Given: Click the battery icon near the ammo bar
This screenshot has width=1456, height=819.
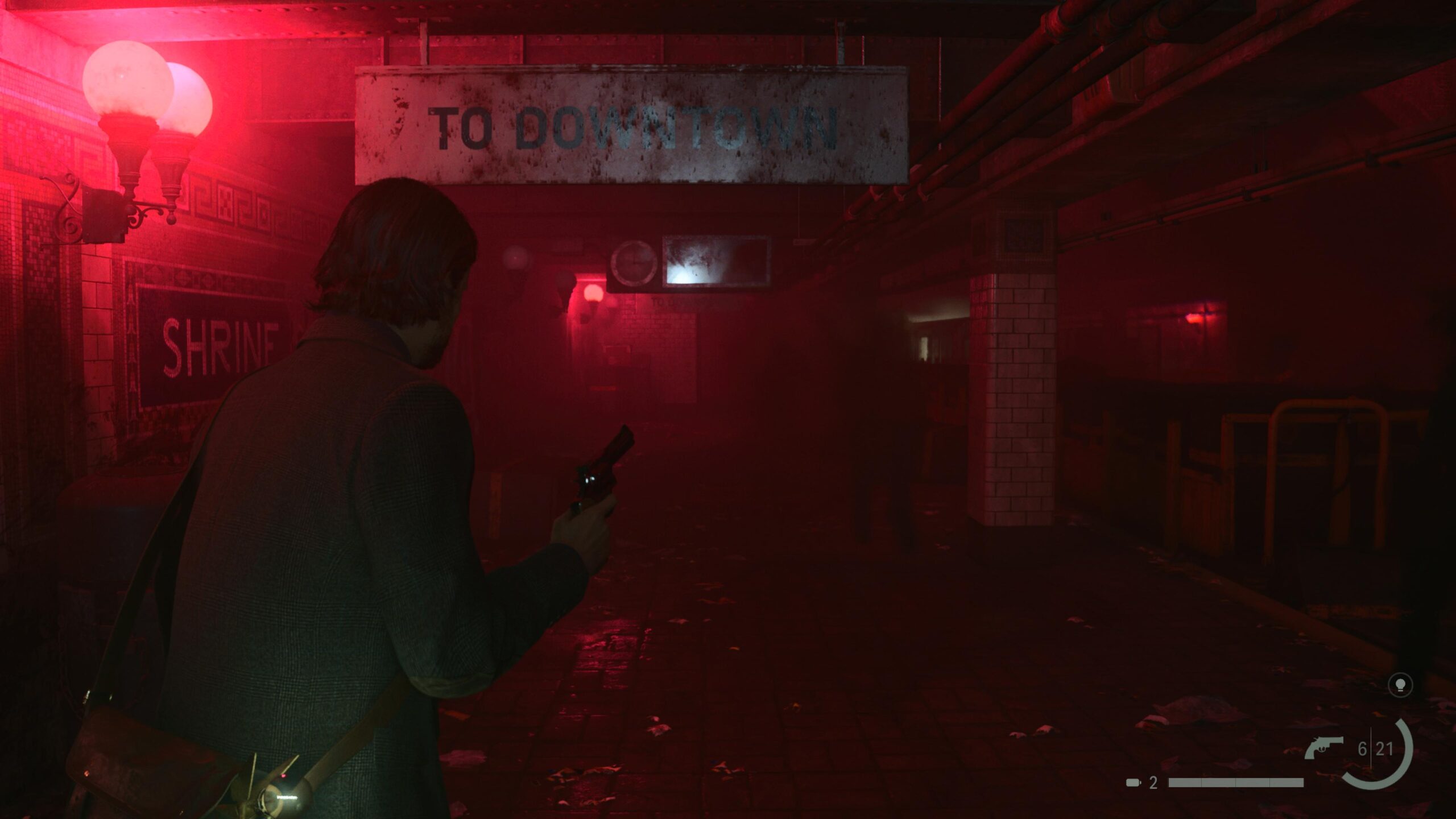Looking at the screenshot, I should tap(1132, 783).
